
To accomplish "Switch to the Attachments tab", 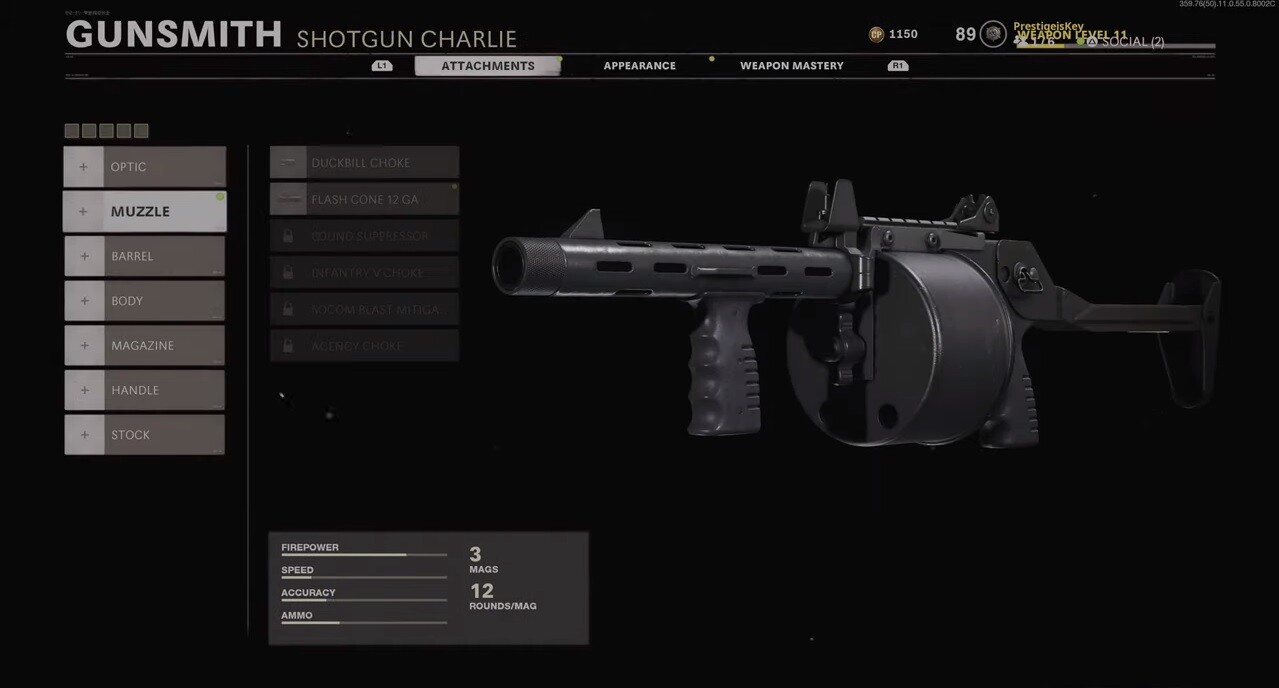I will 488,66.
